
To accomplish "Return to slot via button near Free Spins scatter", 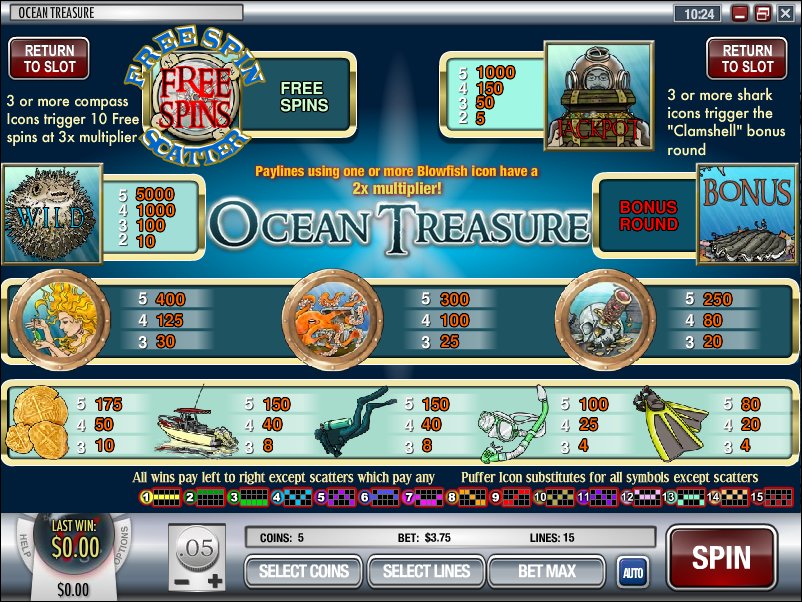I will coord(49,58).
